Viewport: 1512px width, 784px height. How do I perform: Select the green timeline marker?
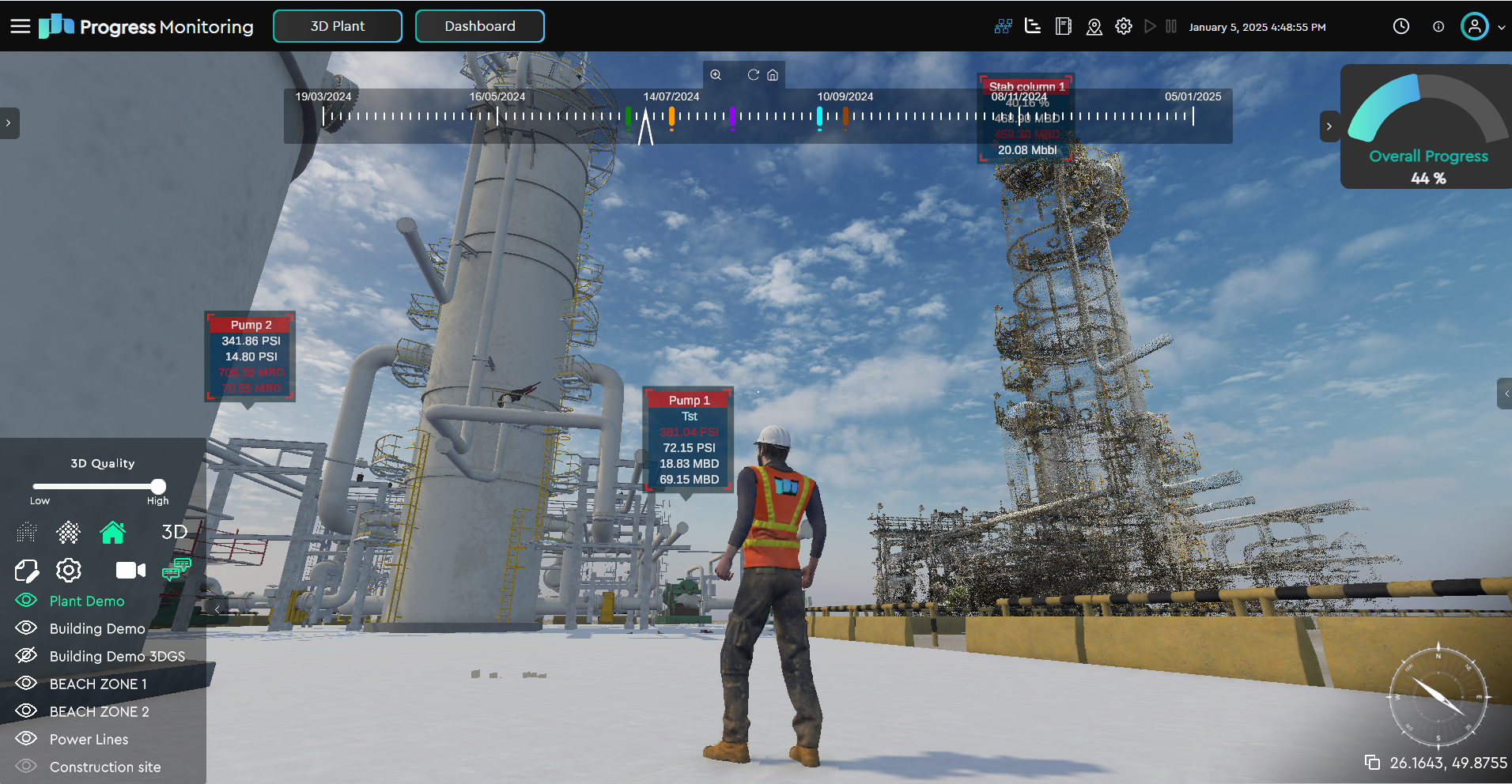pyautogui.click(x=628, y=118)
